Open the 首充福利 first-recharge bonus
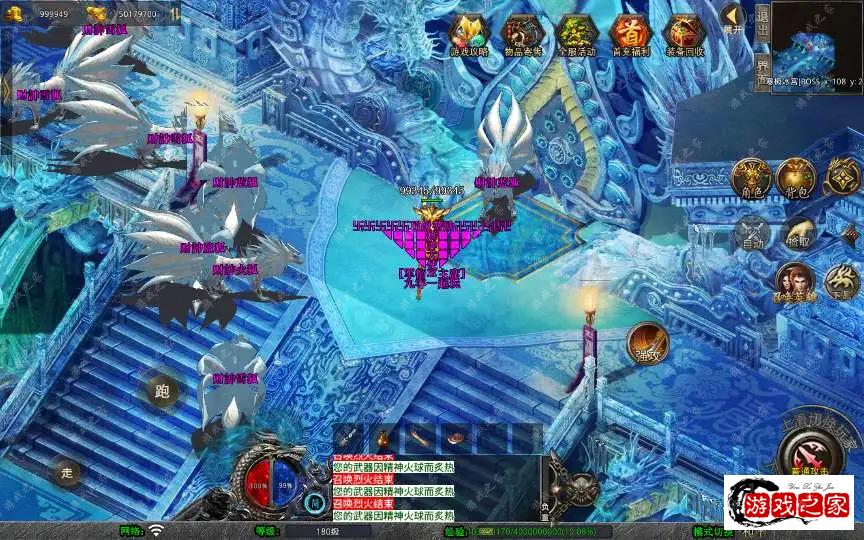864x540 pixels. (x=630, y=35)
